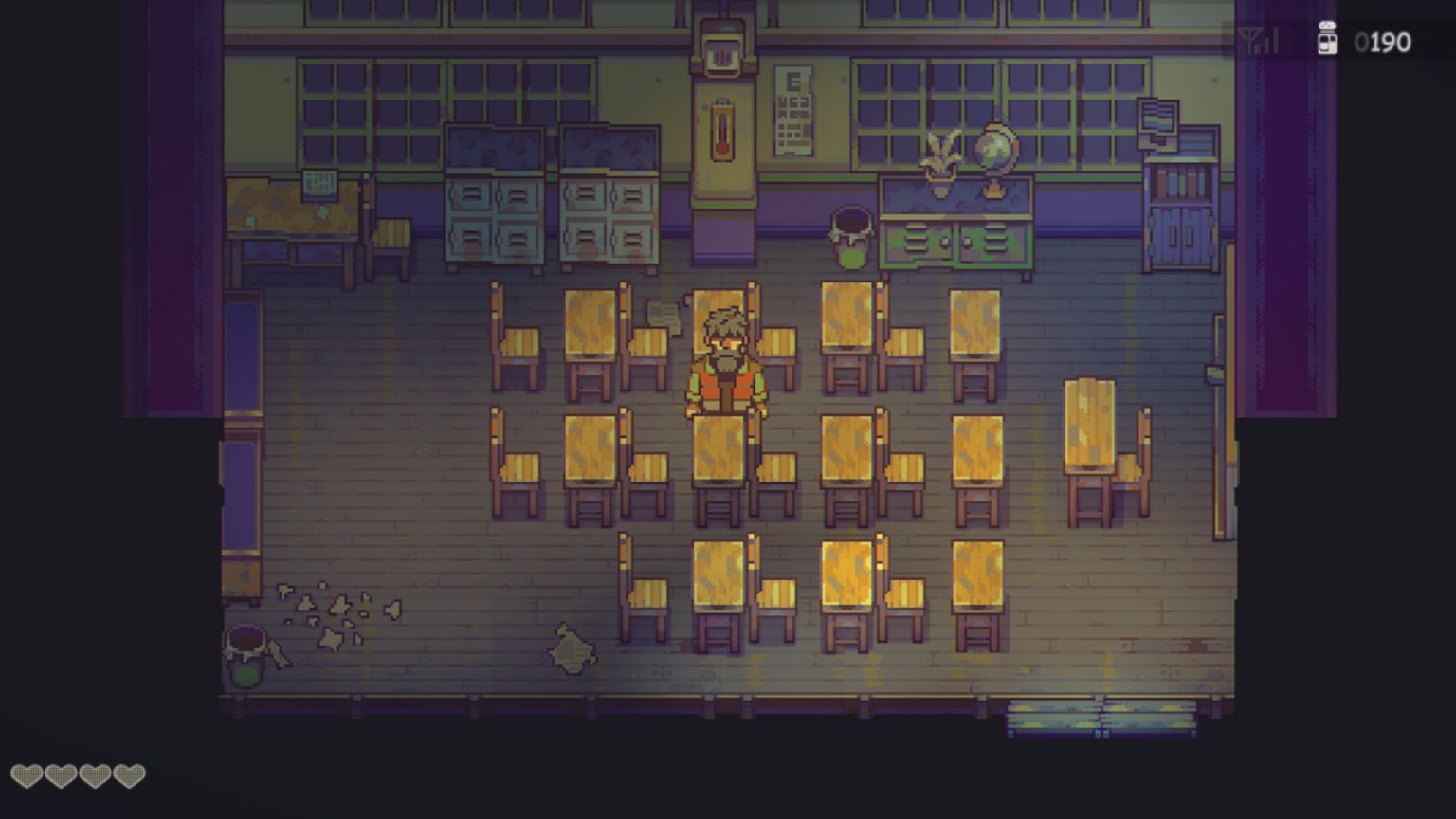Click the antenna signal strength icon

click(x=1256, y=41)
